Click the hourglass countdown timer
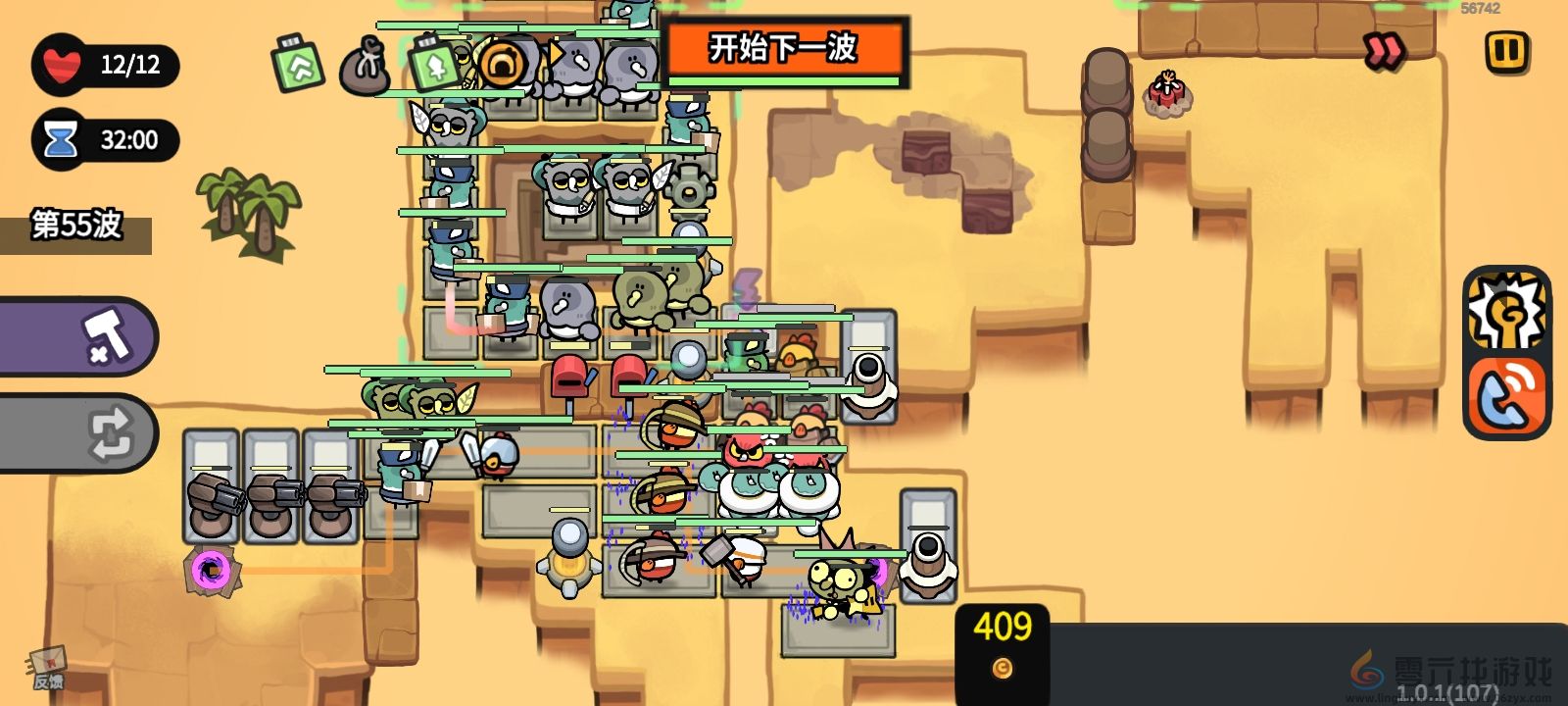 click(61, 138)
